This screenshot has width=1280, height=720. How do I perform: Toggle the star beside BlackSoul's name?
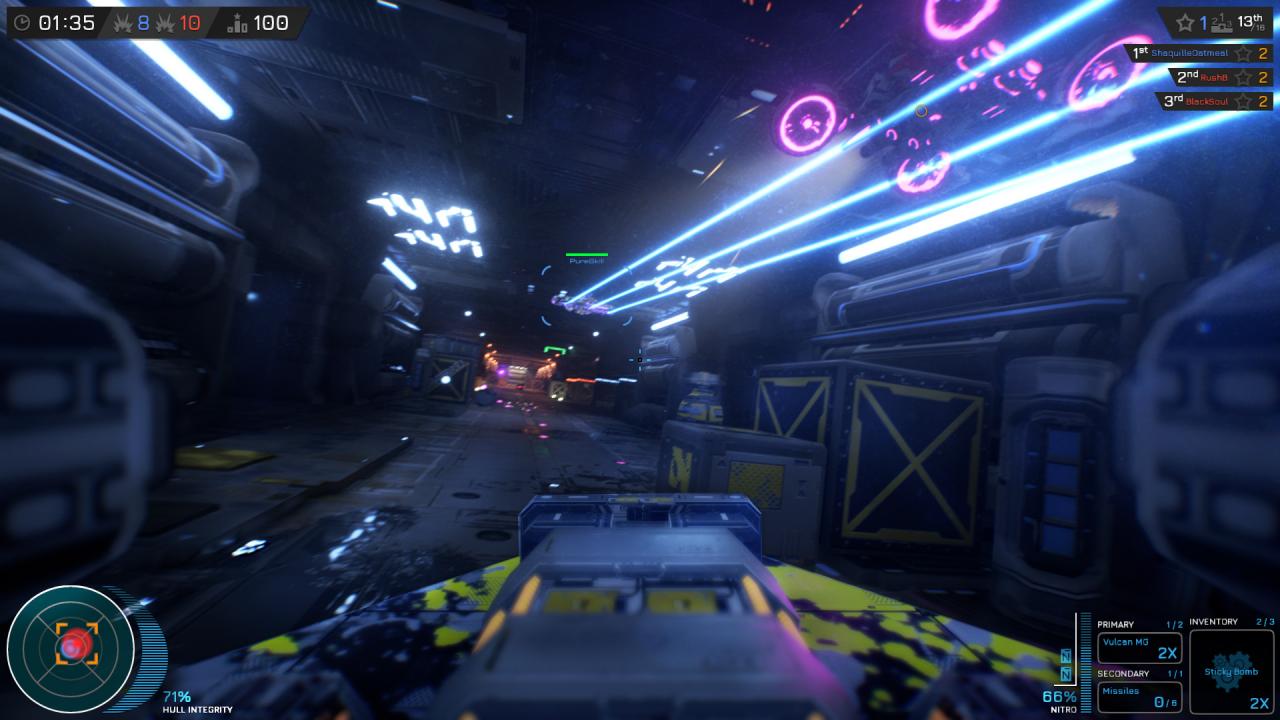[x=1243, y=101]
